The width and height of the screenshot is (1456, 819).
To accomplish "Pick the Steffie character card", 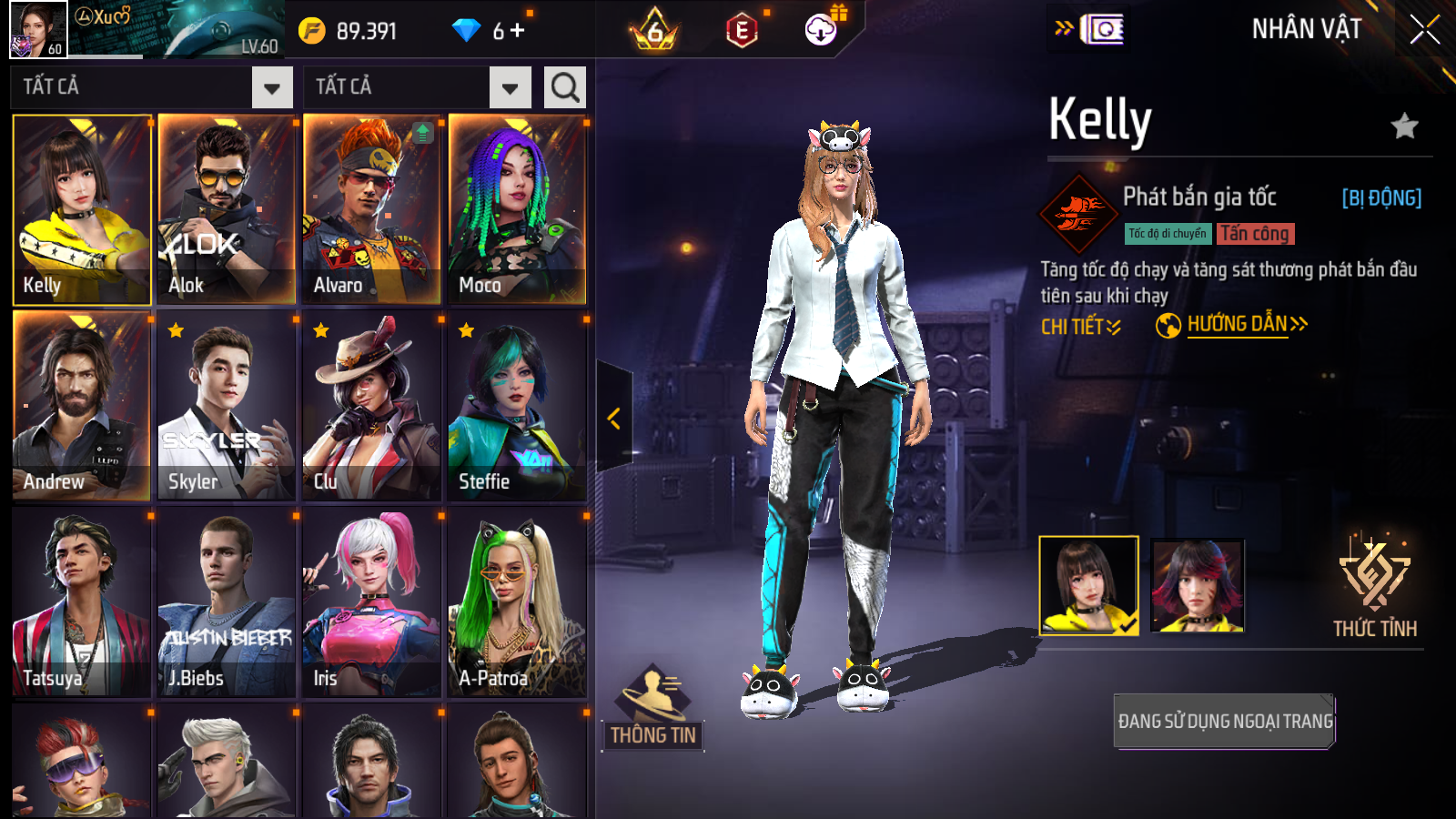I will coord(517,406).
